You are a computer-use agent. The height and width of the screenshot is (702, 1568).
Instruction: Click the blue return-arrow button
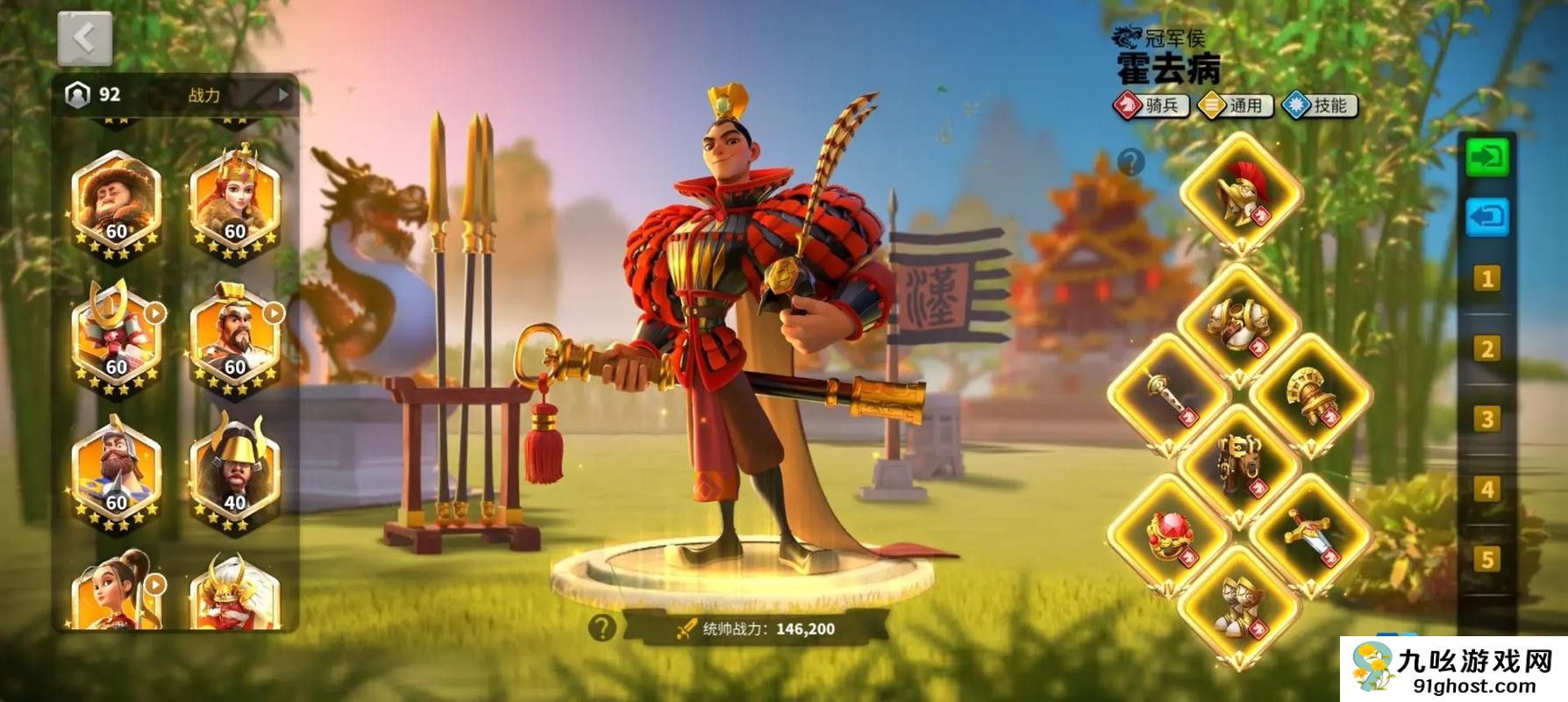coord(1487,218)
